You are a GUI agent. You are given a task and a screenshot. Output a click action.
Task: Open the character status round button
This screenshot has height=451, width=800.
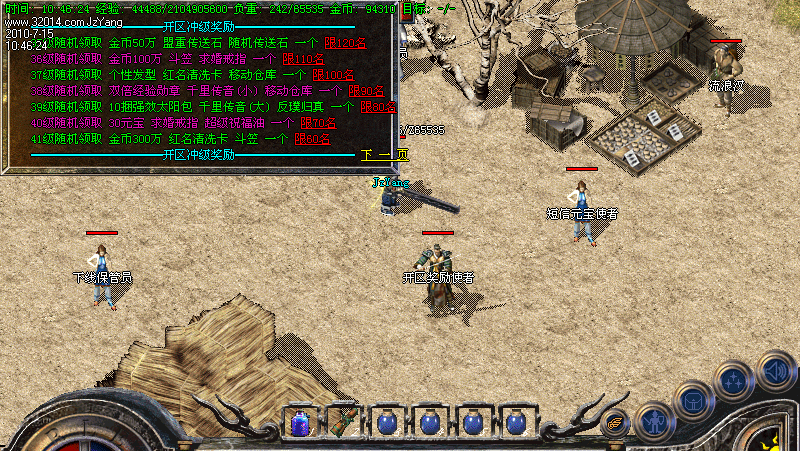click(x=655, y=421)
